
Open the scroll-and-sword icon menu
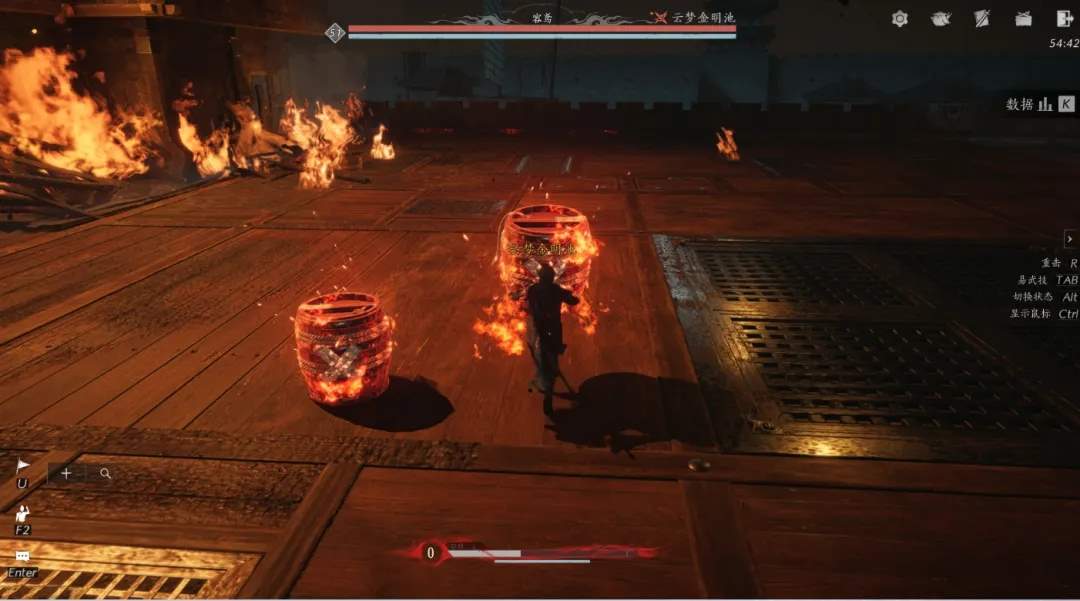coord(982,18)
